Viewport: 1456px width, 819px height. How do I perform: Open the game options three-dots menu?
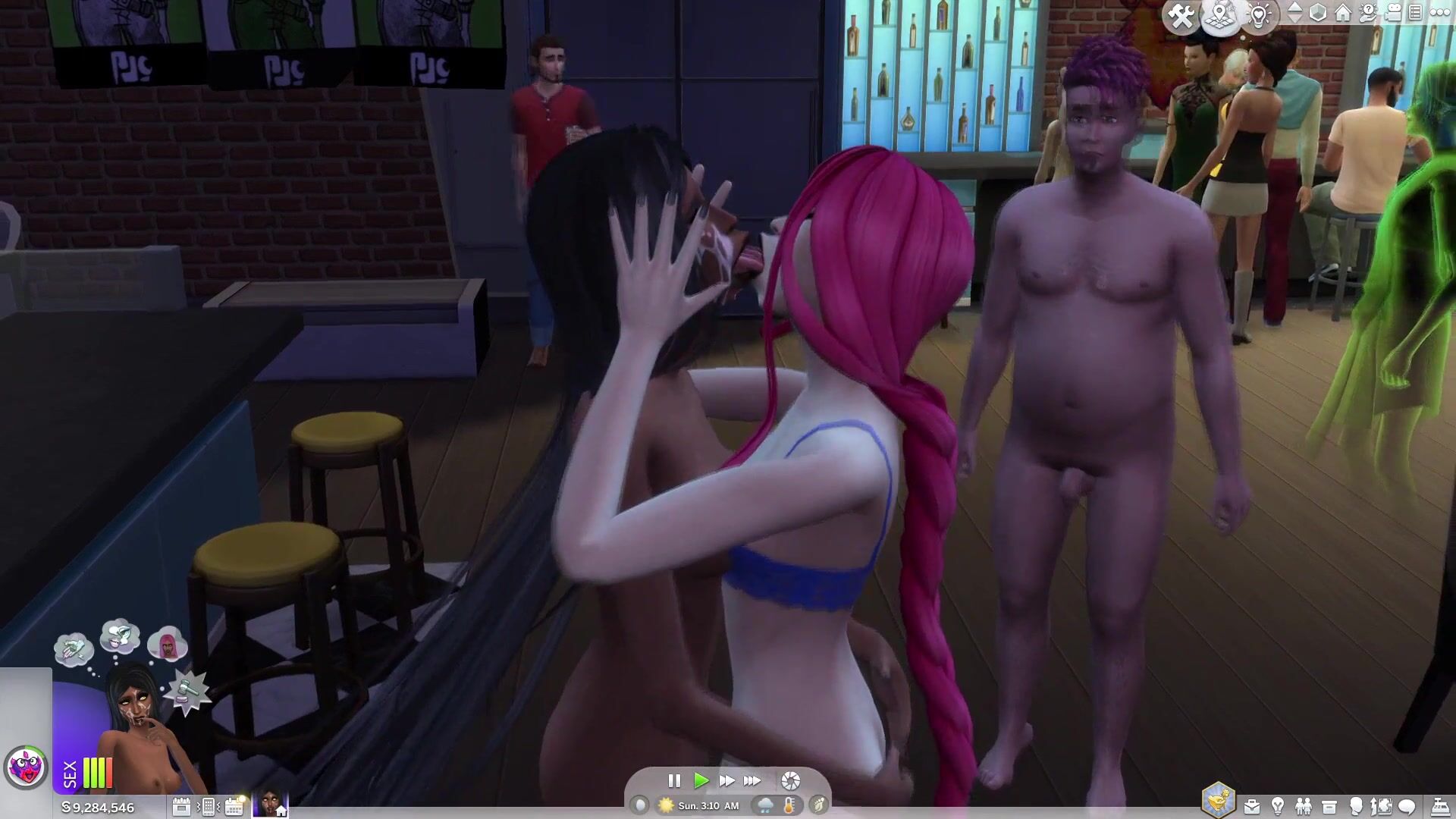pyautogui.click(x=1439, y=13)
